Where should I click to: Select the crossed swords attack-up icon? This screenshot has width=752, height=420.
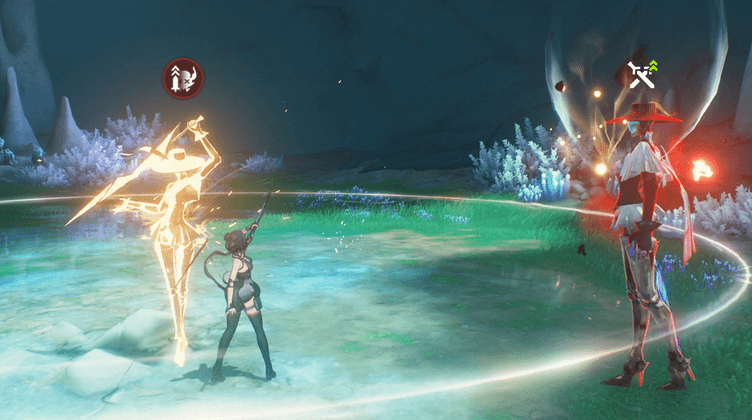641,74
